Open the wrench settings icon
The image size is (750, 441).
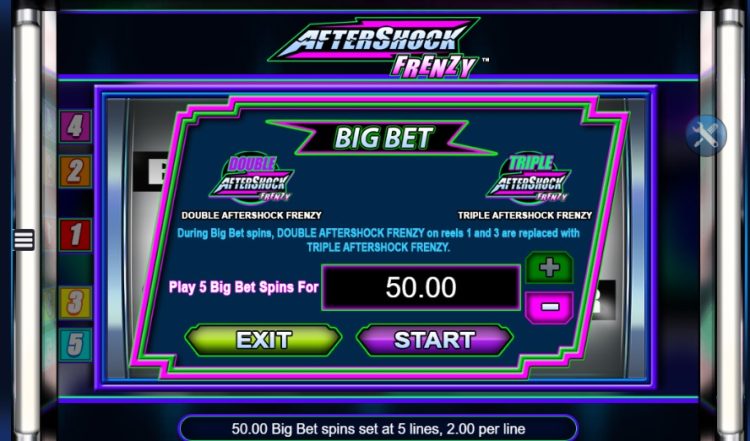click(x=706, y=135)
